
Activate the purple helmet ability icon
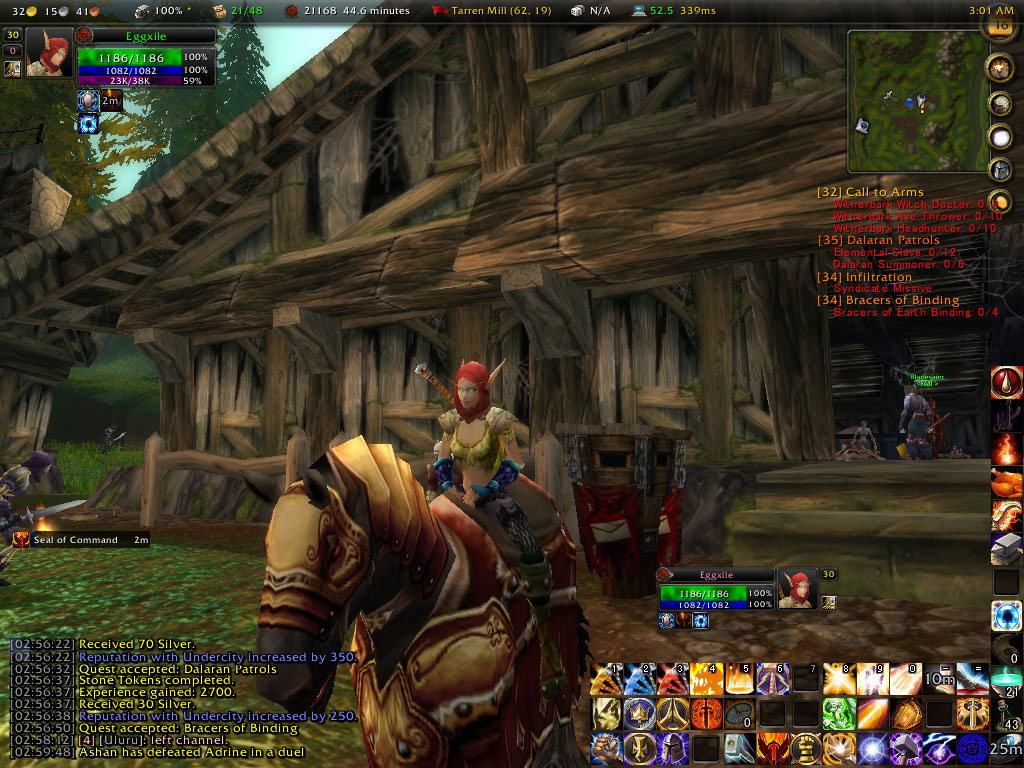click(x=672, y=747)
